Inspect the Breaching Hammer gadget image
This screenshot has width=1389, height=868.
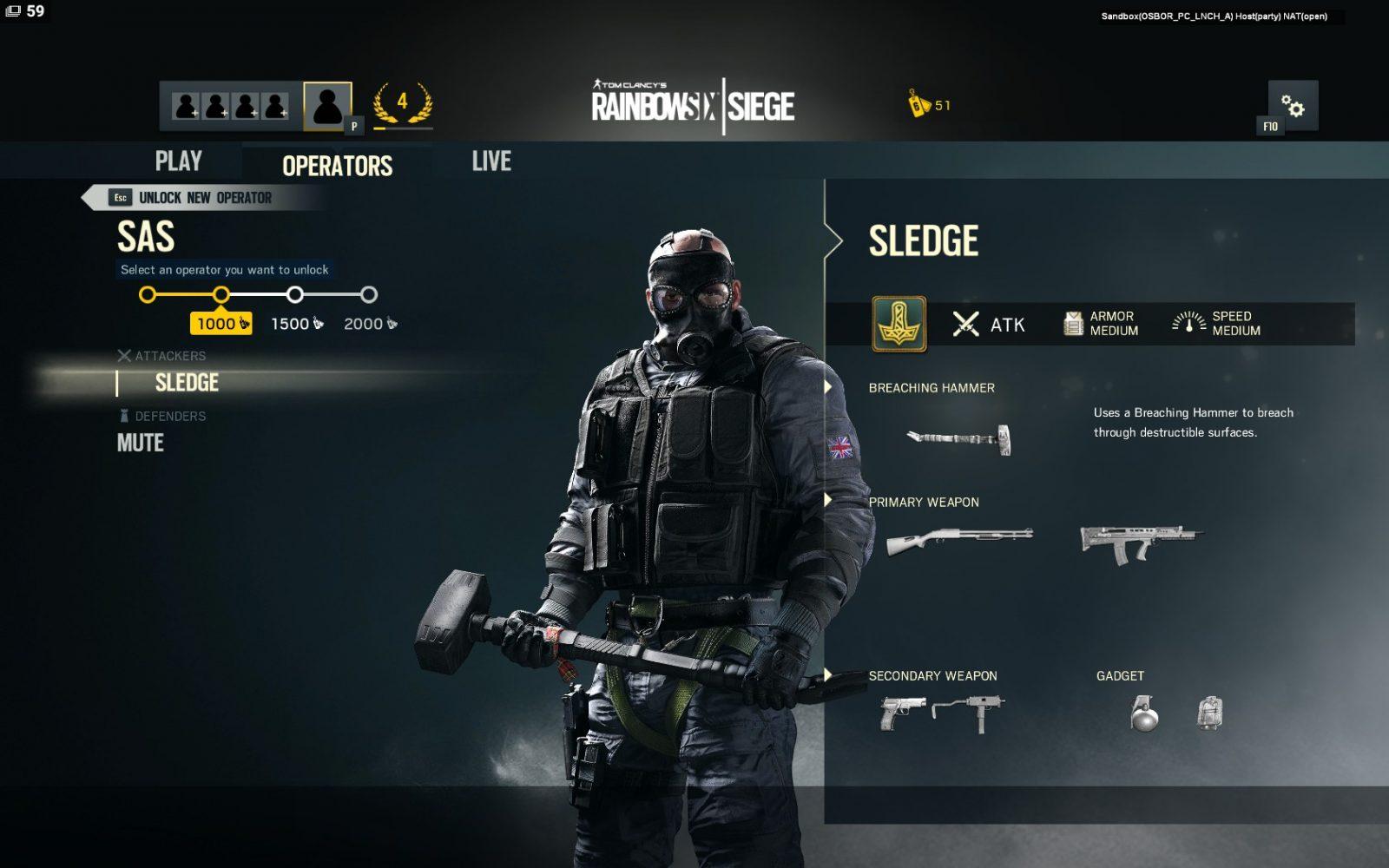pyautogui.click(x=959, y=438)
